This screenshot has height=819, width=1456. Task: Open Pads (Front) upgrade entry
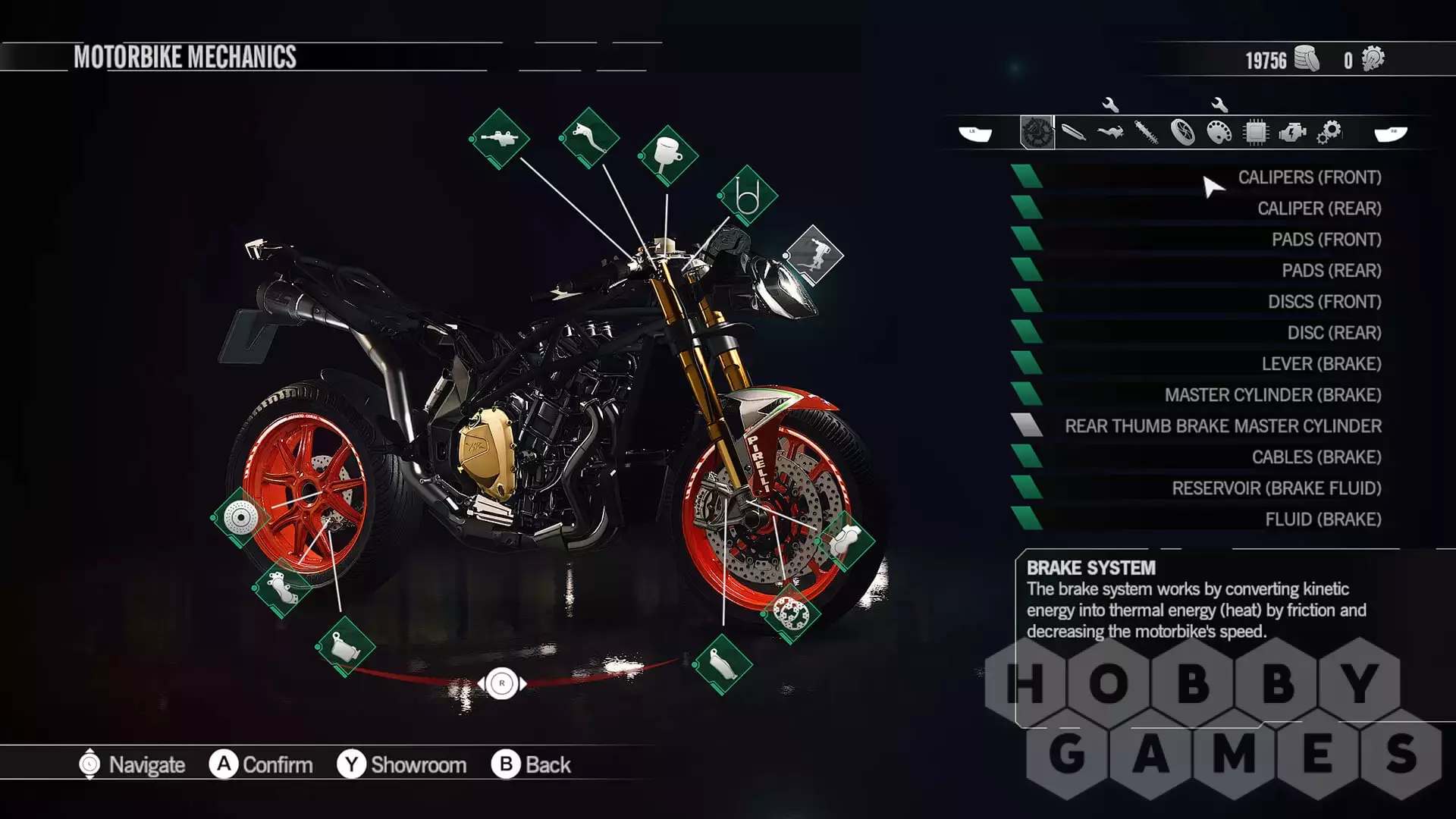click(1326, 240)
